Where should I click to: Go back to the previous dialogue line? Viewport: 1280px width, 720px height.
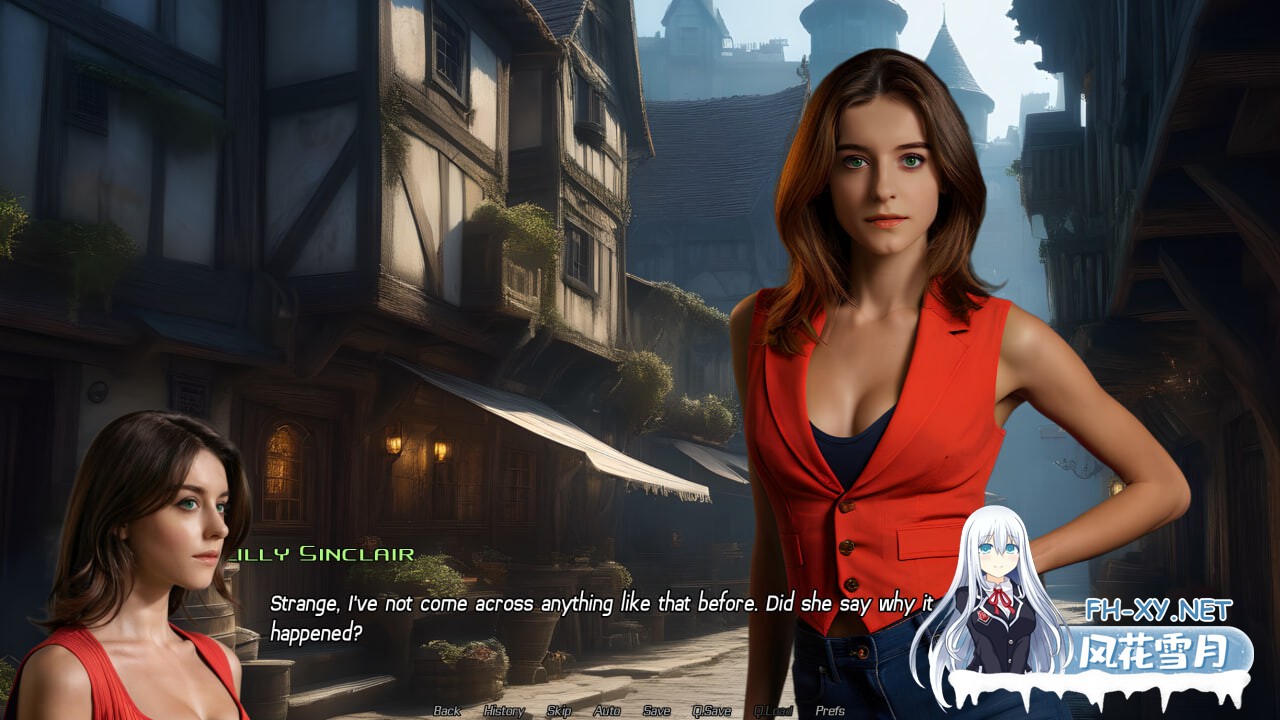click(x=447, y=711)
